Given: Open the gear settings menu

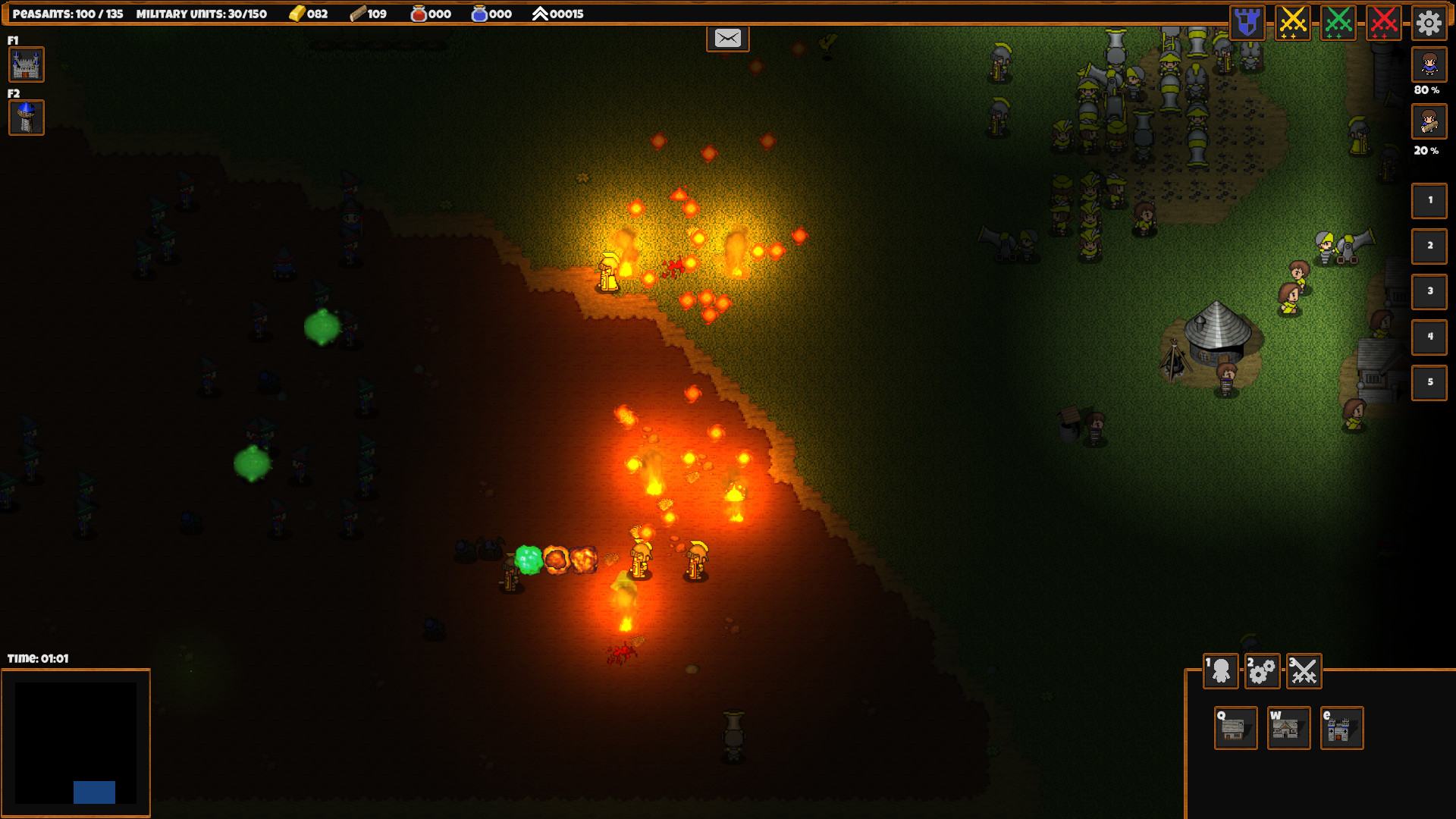Looking at the screenshot, I should [1429, 24].
